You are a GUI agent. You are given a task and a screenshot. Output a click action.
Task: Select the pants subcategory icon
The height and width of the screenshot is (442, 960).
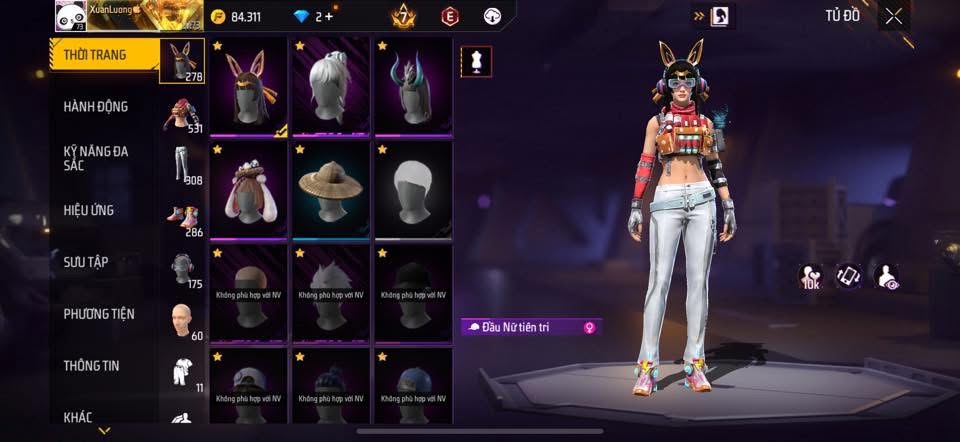[181, 164]
